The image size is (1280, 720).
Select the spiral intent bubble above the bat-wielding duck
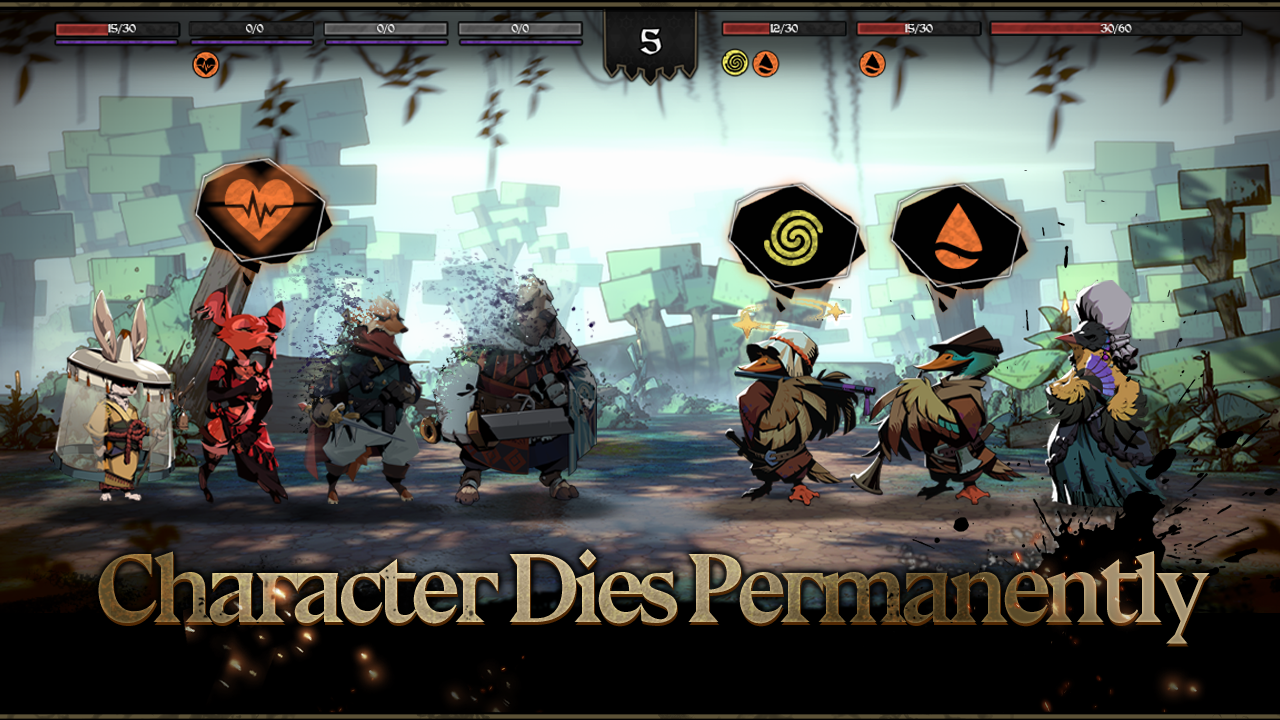click(793, 238)
